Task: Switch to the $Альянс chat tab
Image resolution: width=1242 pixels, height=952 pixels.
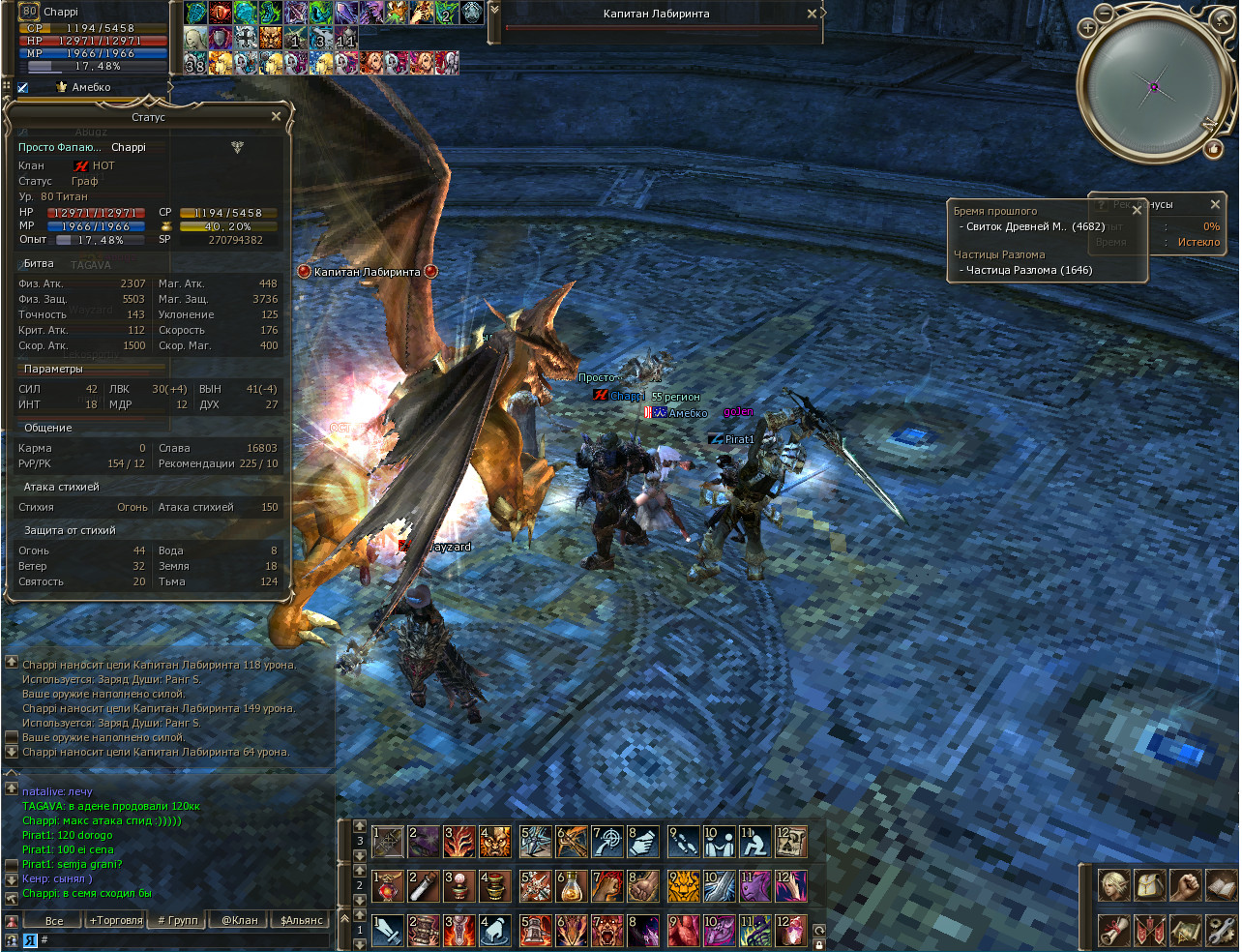Action: (301, 920)
